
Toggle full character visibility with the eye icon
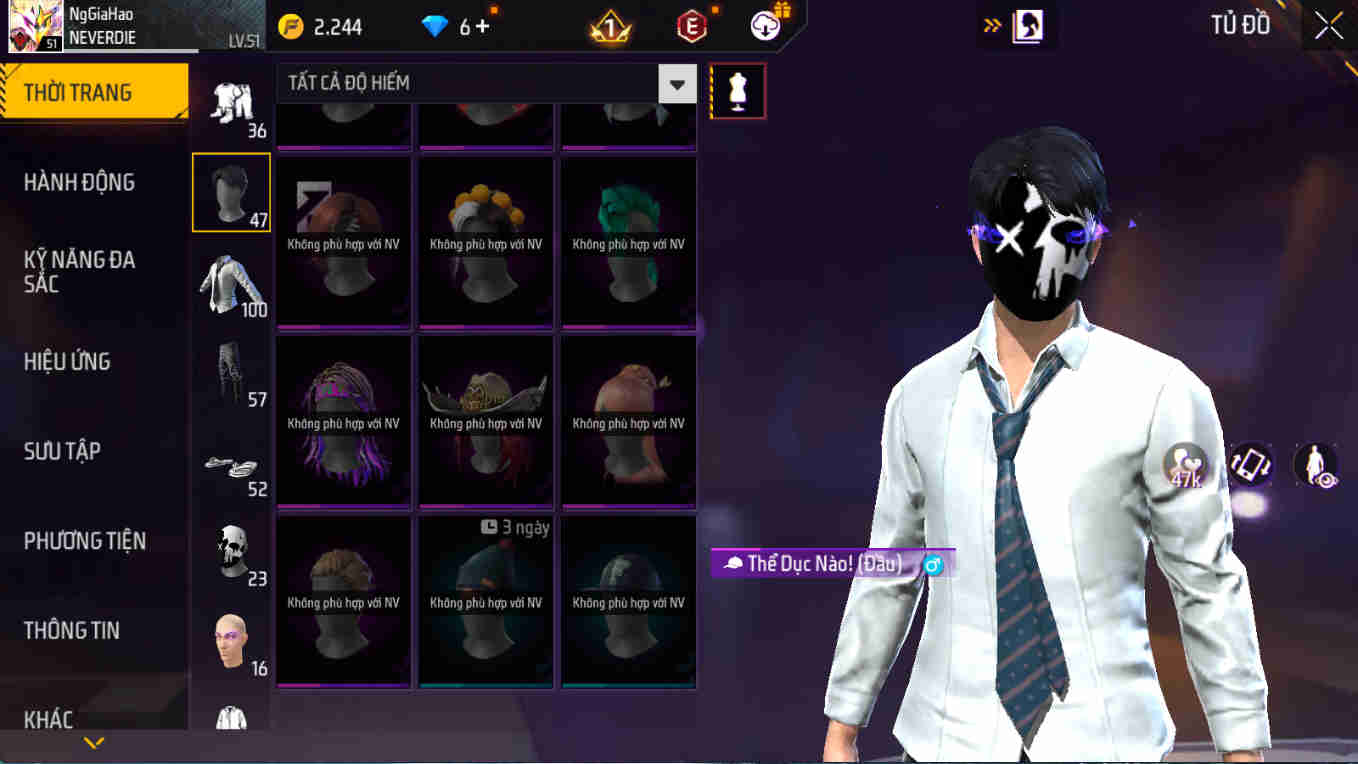coord(1315,464)
